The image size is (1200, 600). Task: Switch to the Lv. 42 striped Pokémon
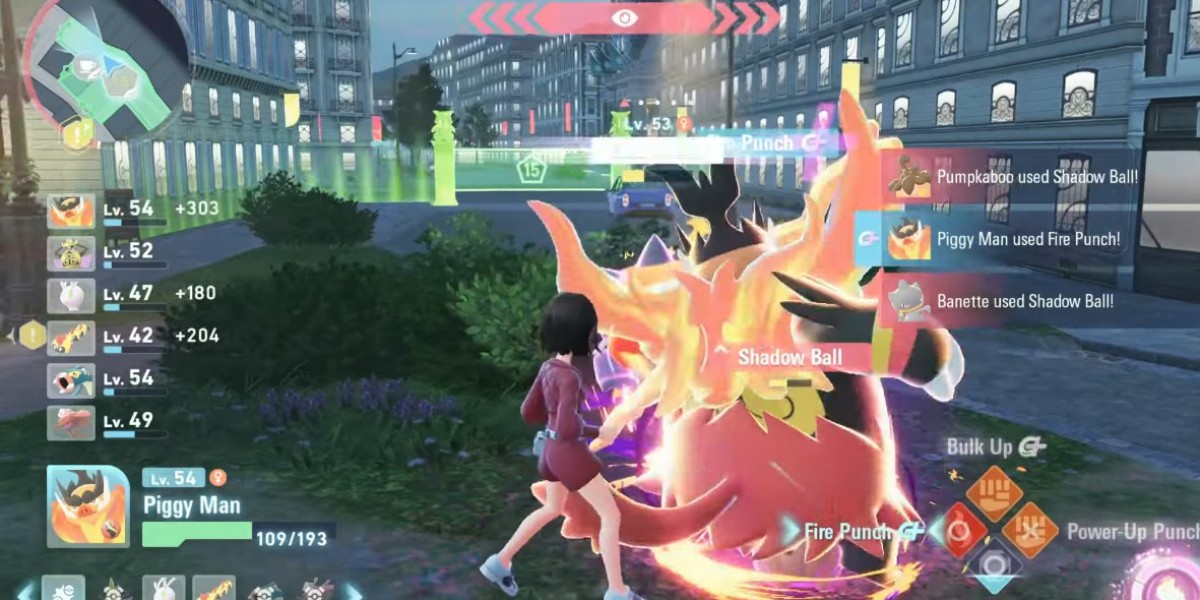click(x=71, y=338)
